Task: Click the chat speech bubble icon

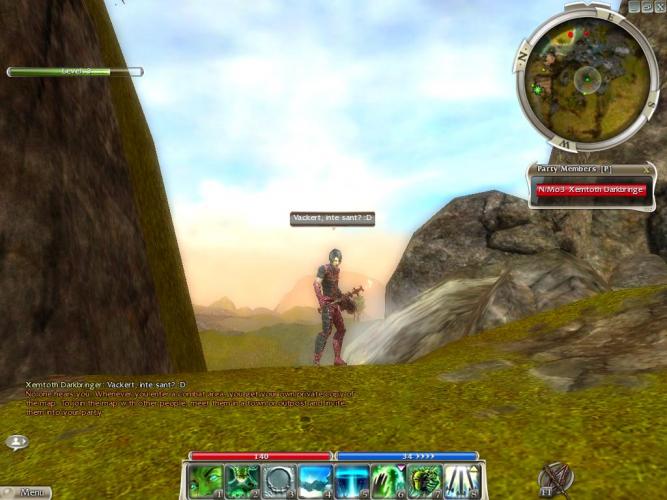Action: (17, 441)
